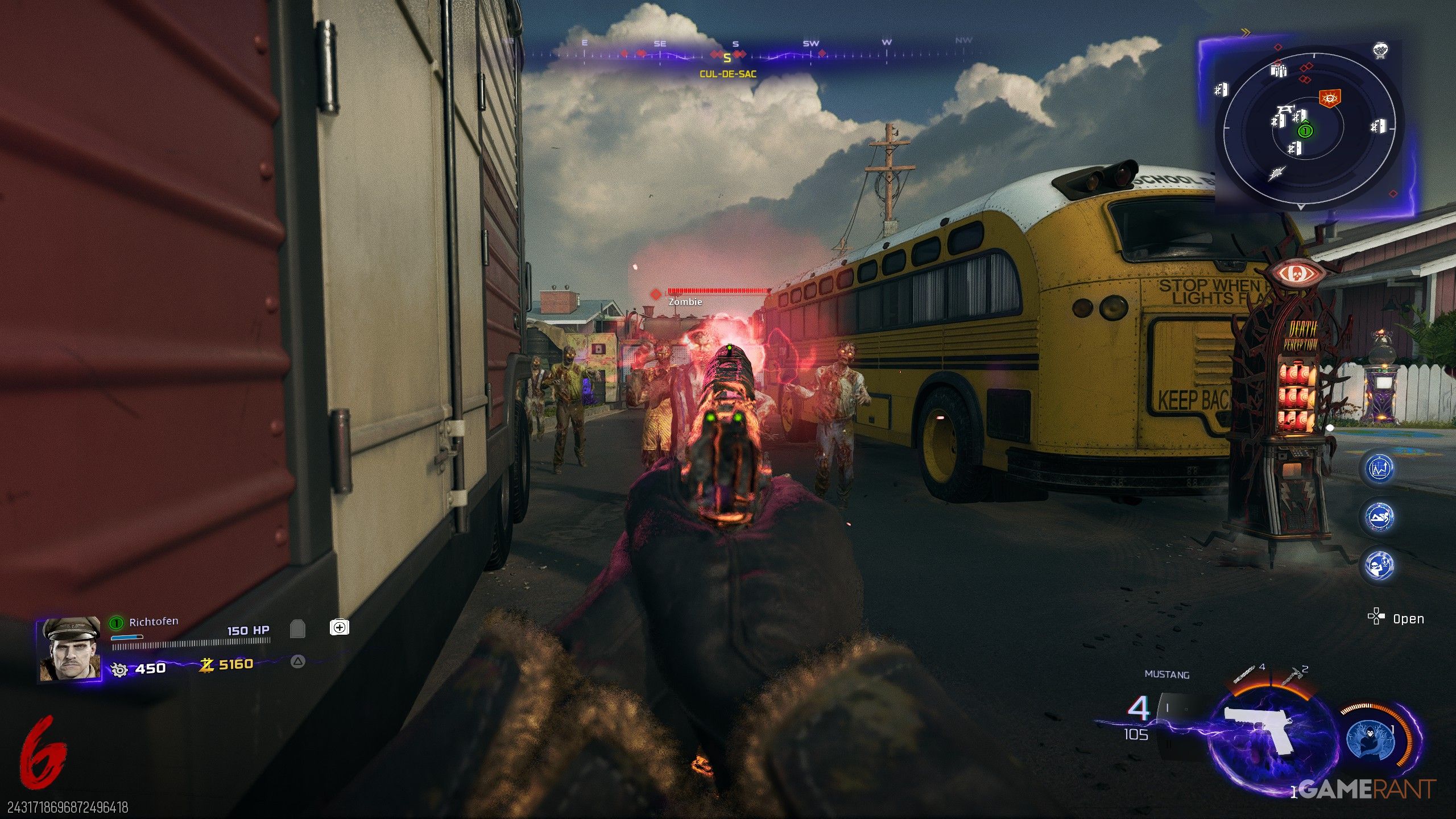Select the self-revive medkit icon
Screen dimensions: 1456x819
click(x=339, y=627)
